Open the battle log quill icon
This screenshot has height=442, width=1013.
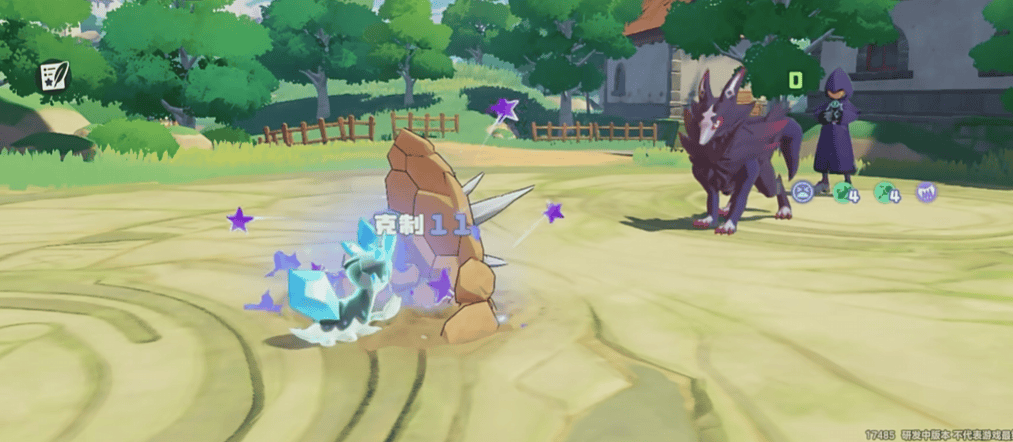51,76
